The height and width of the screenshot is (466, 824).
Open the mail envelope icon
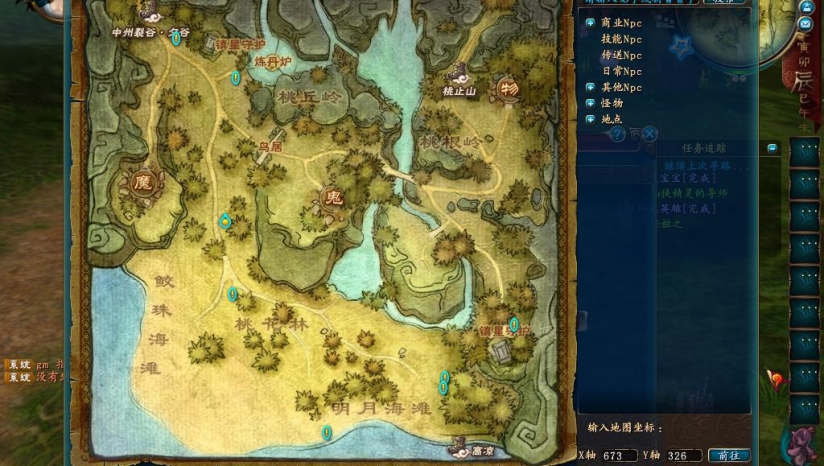click(x=805, y=23)
